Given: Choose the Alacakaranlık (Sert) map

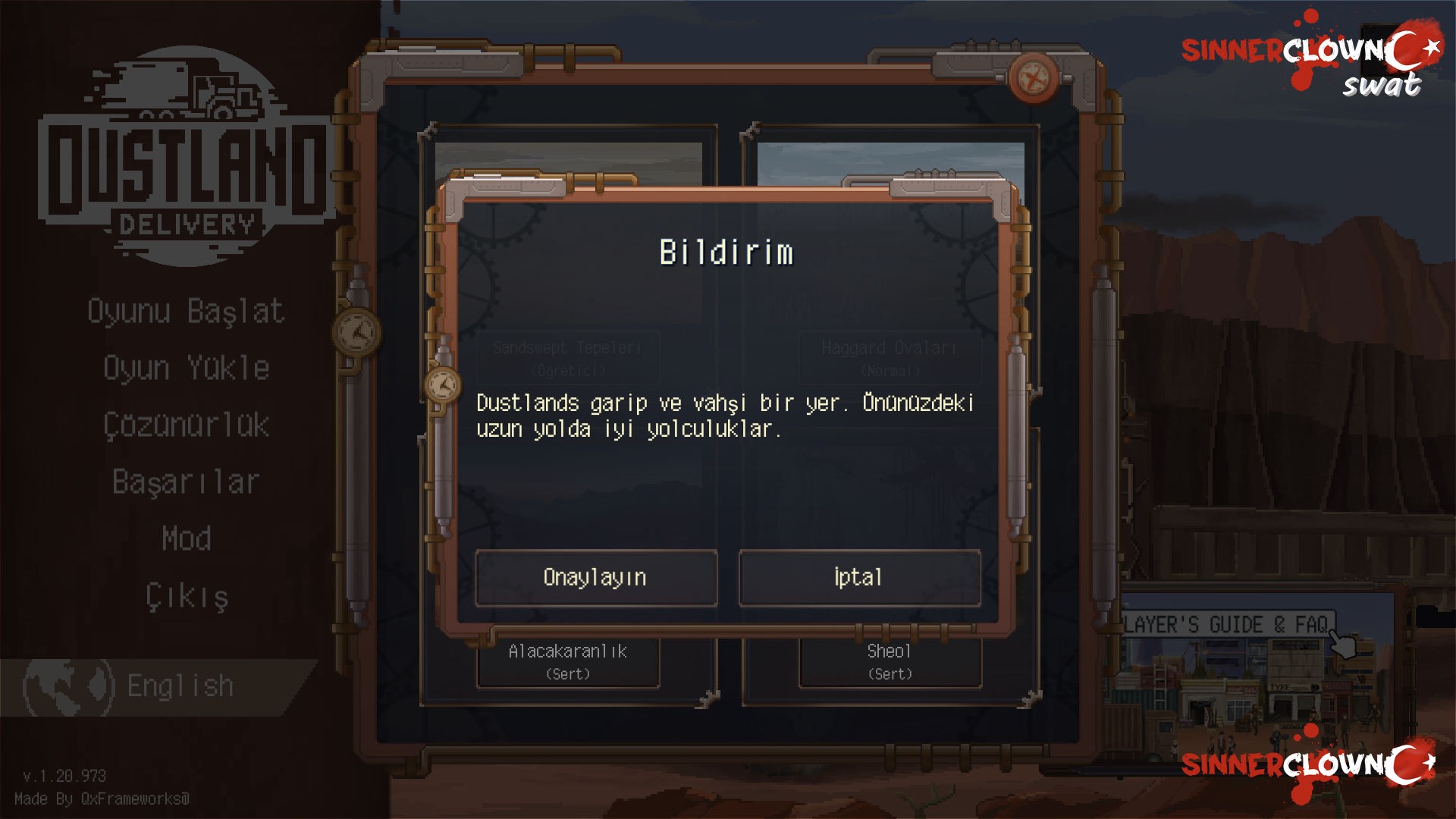Looking at the screenshot, I should click(x=568, y=662).
